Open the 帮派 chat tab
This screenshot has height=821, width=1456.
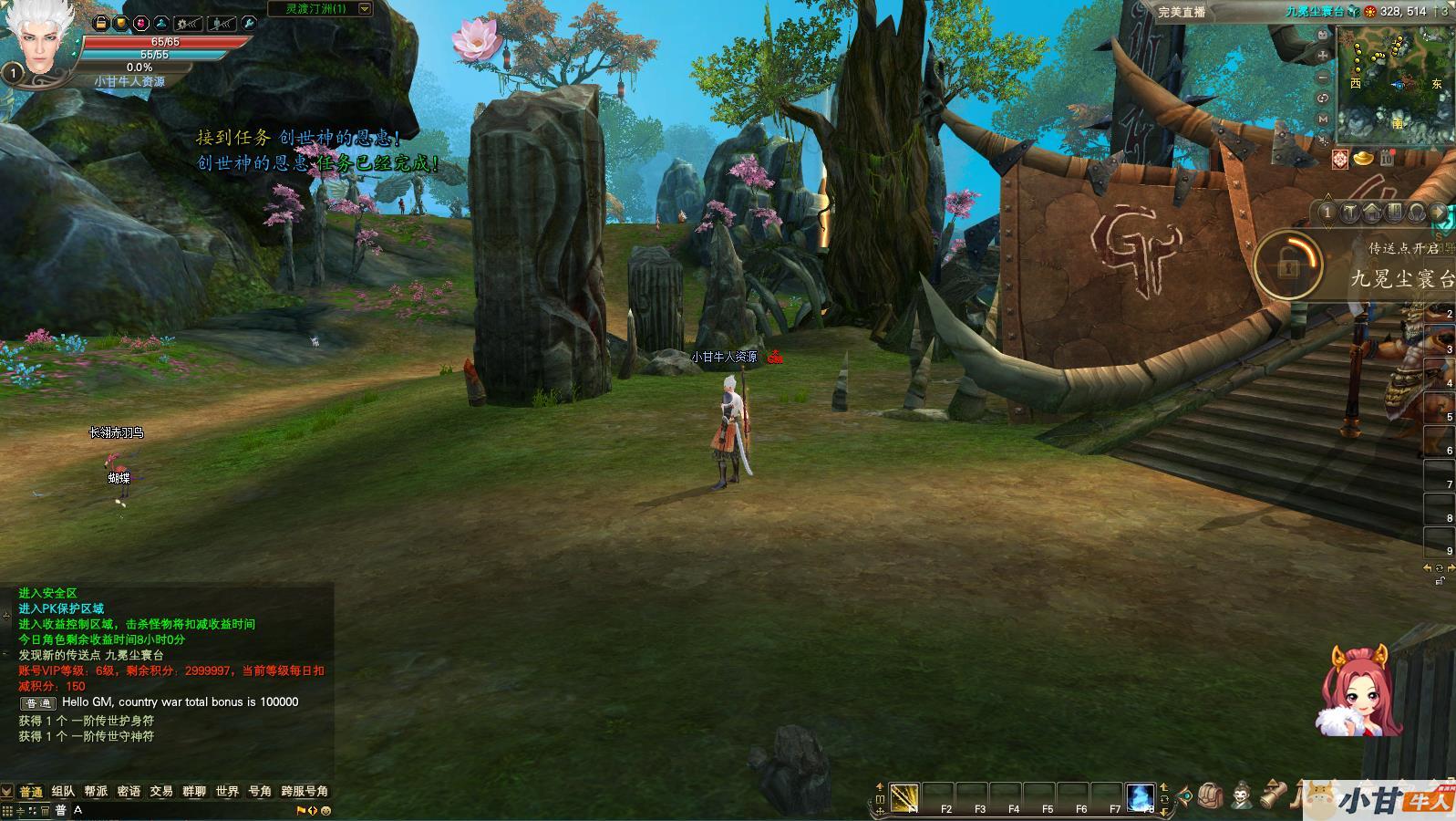pyautogui.click(x=96, y=791)
